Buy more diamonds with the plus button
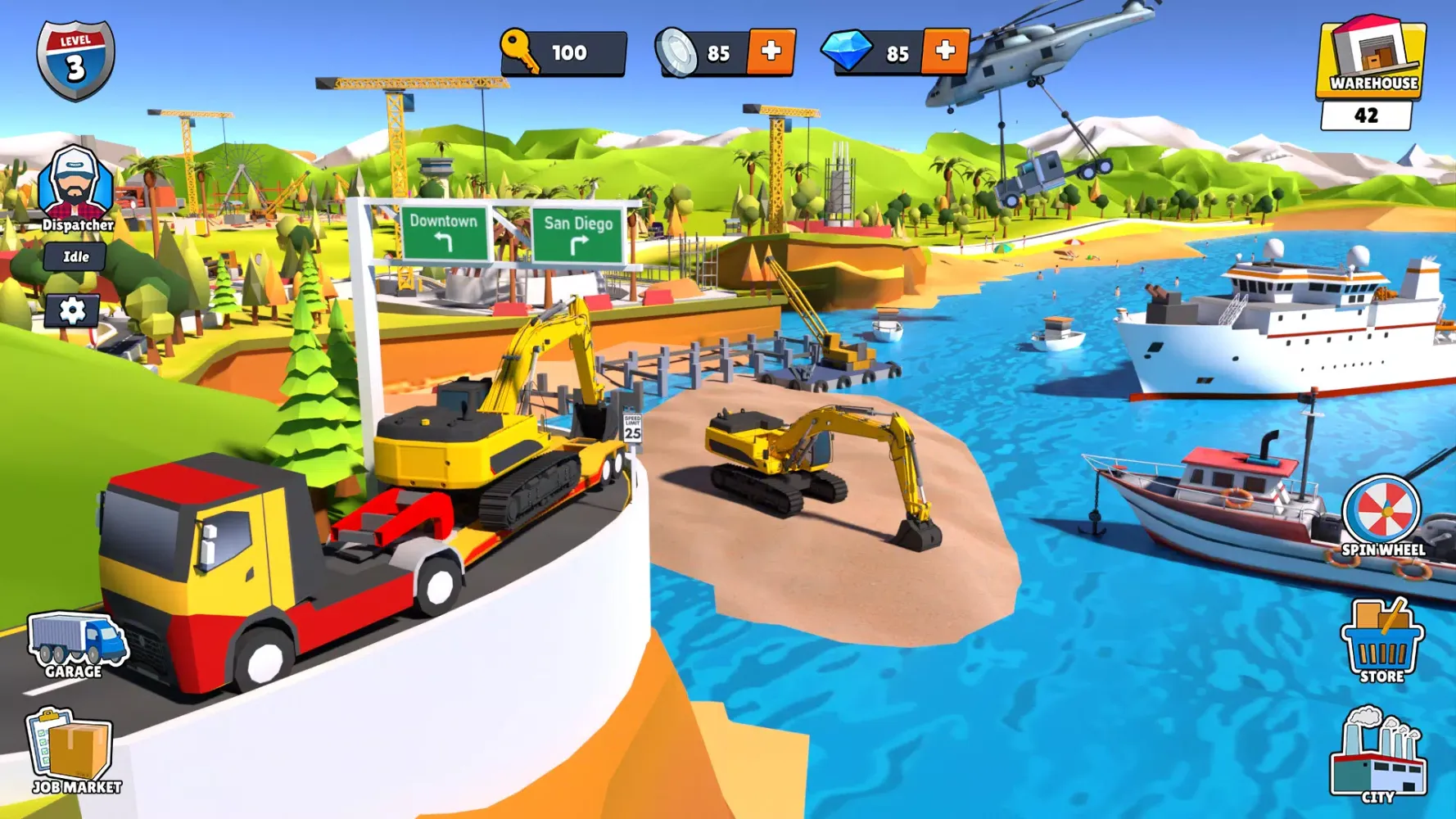Image resolution: width=1456 pixels, height=819 pixels. point(946,52)
